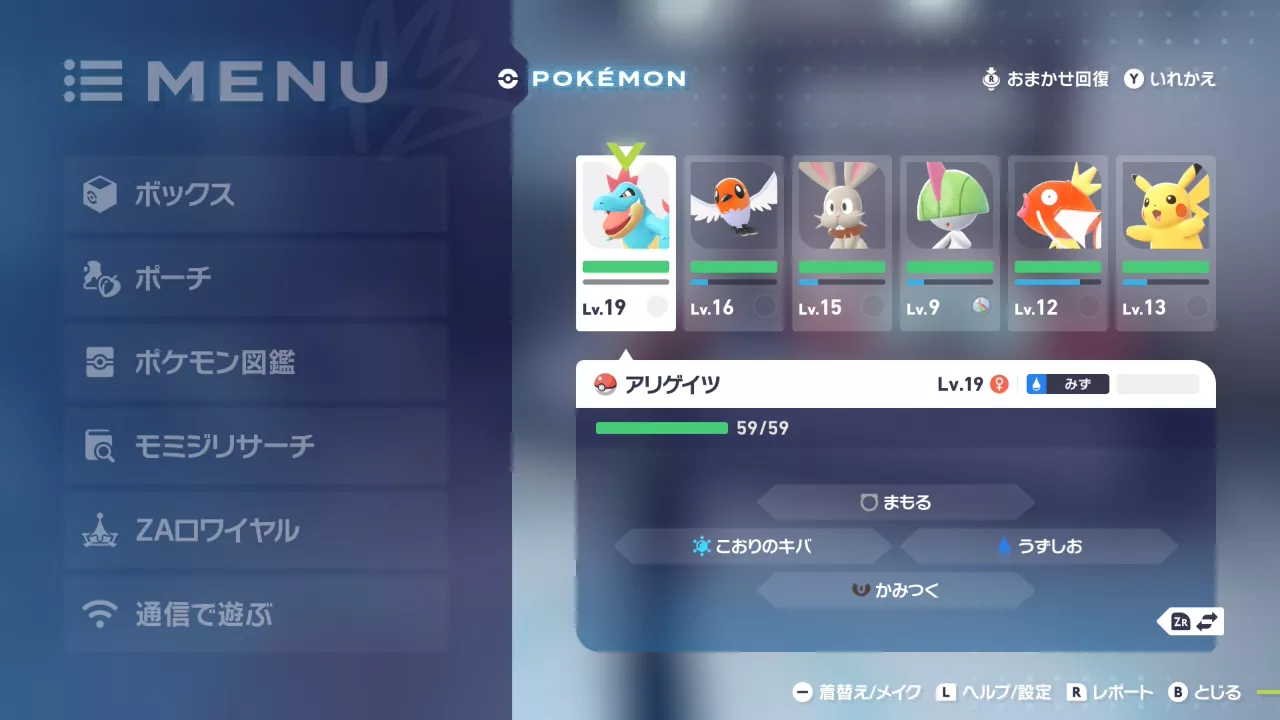This screenshot has height=720, width=1280.
Task: Select the まもる move
Action: pos(896,502)
